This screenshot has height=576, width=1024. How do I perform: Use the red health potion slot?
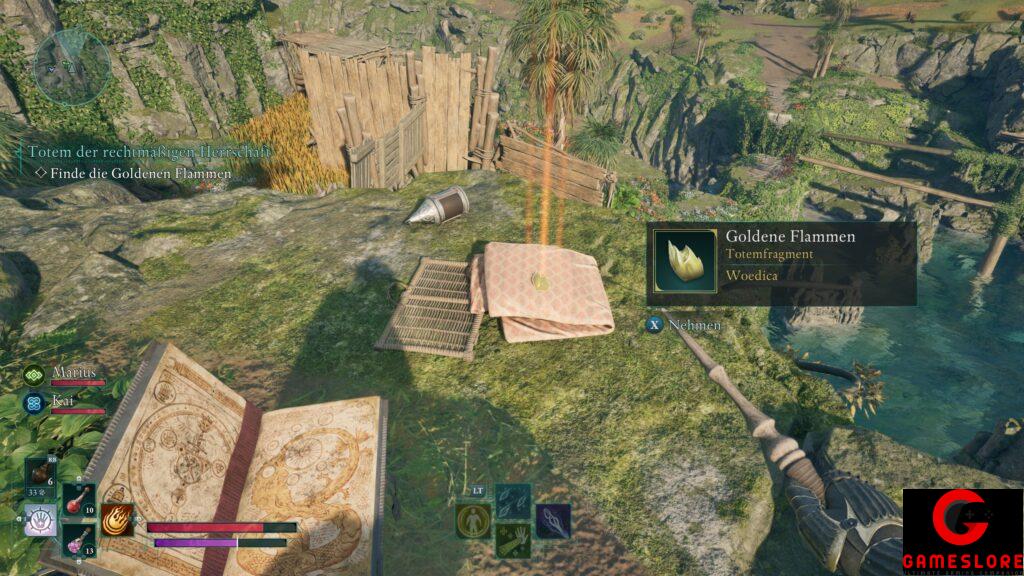pyautogui.click(x=78, y=500)
